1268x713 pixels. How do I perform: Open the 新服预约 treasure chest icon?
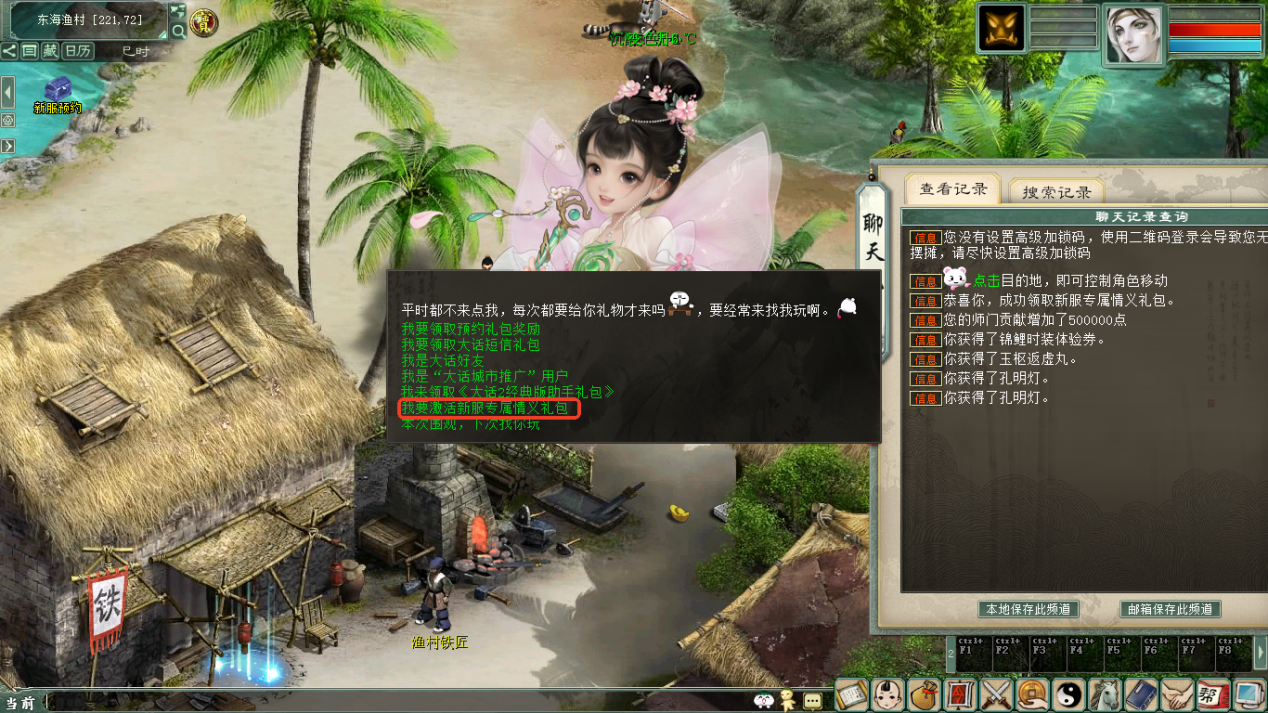(58, 89)
